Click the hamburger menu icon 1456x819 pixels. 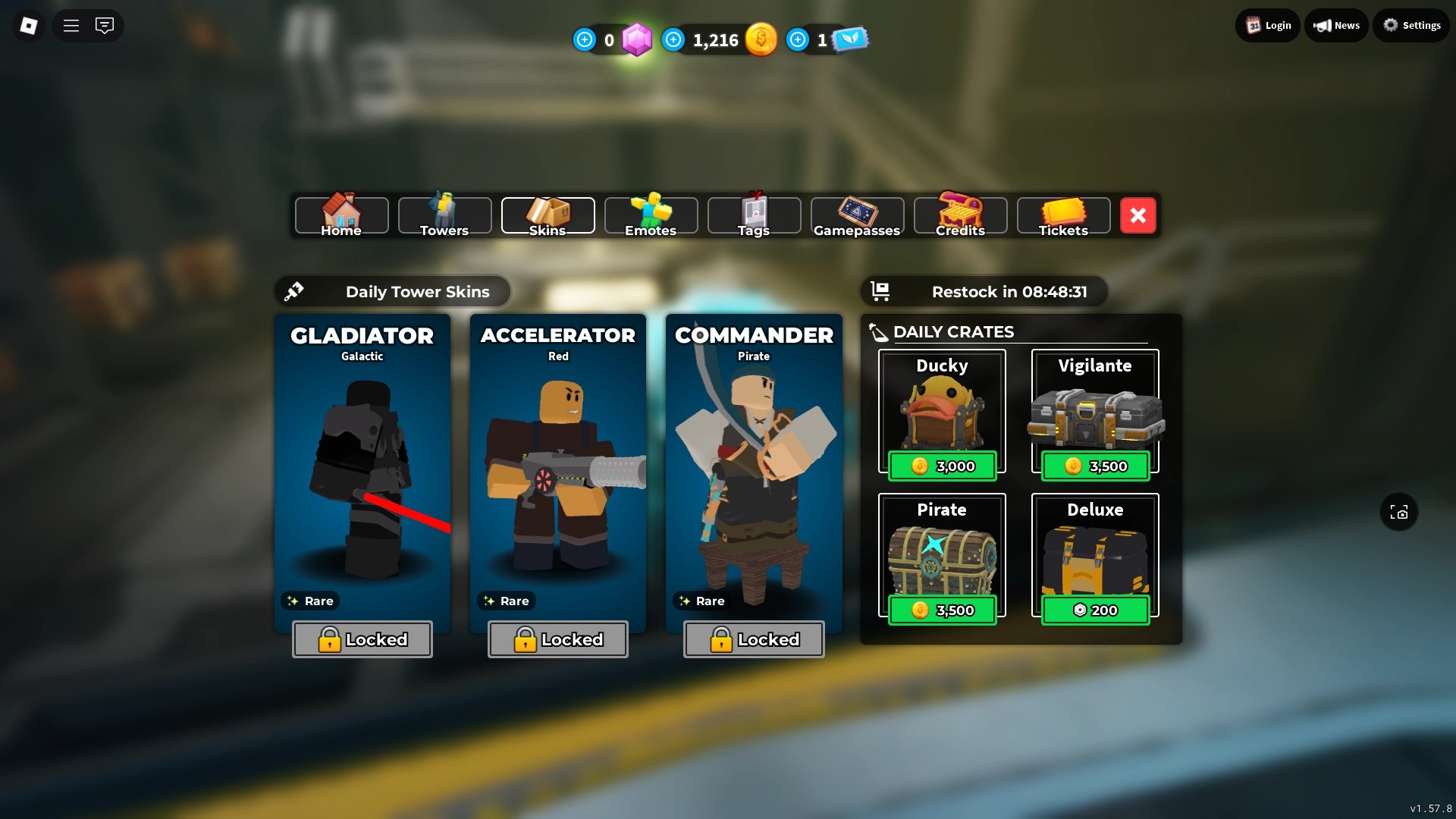71,25
